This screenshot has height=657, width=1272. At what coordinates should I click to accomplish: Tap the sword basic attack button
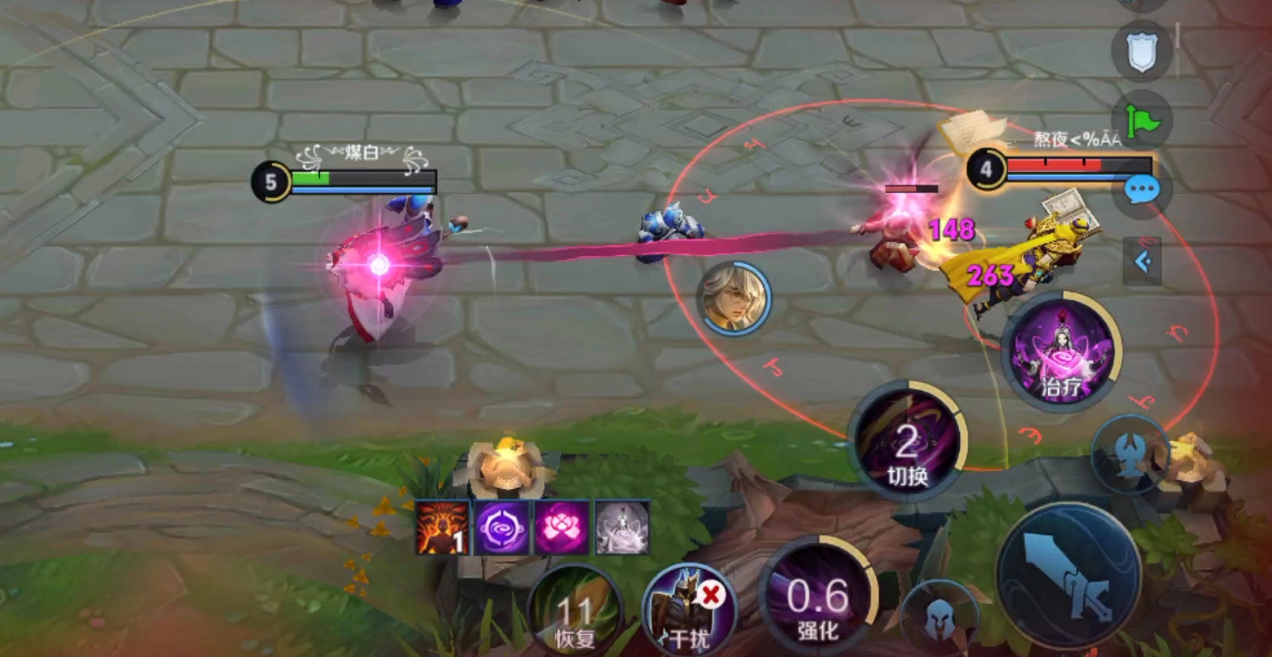pos(1069,576)
